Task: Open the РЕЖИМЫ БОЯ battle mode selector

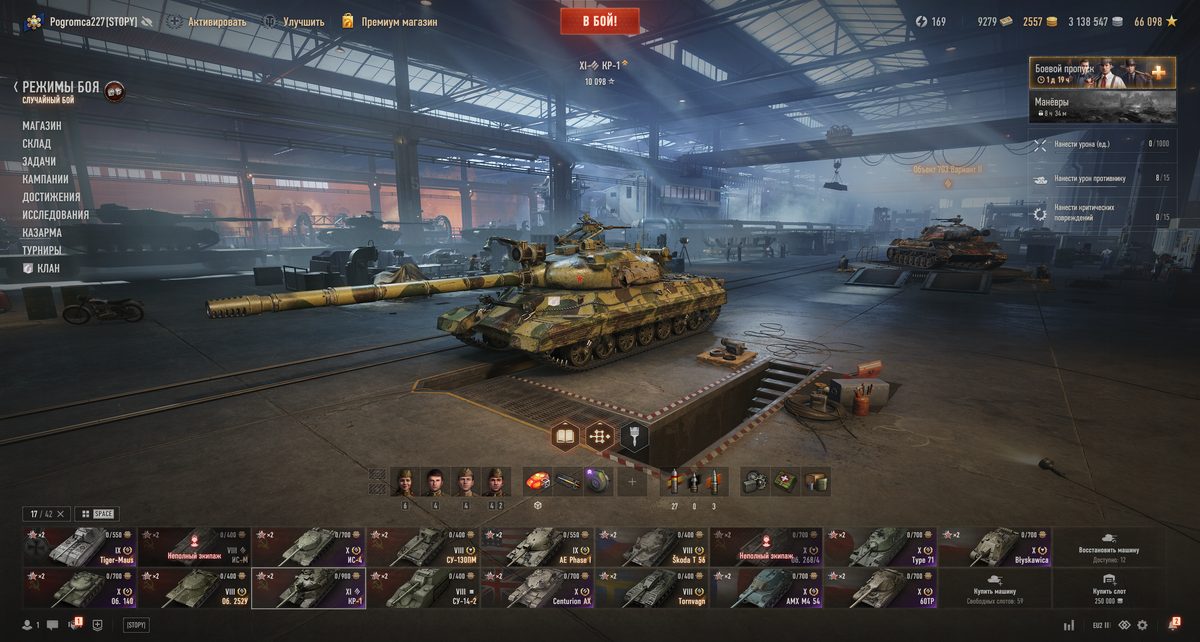Action: (60, 88)
